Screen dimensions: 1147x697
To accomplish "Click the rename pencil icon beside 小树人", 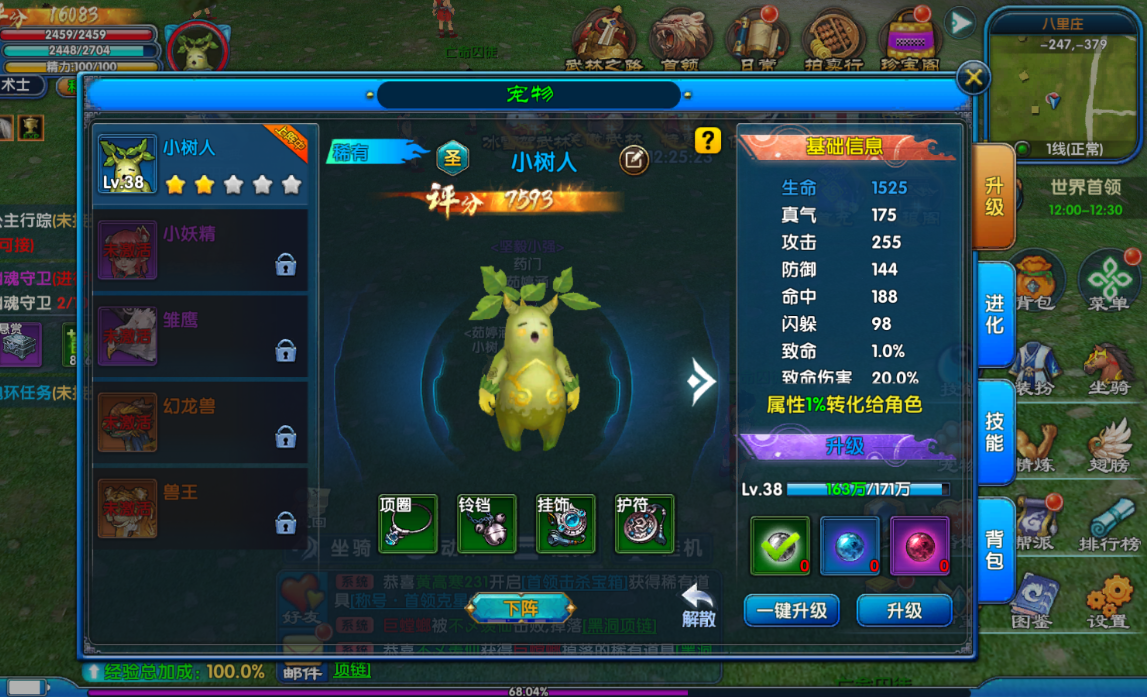I will (x=633, y=160).
